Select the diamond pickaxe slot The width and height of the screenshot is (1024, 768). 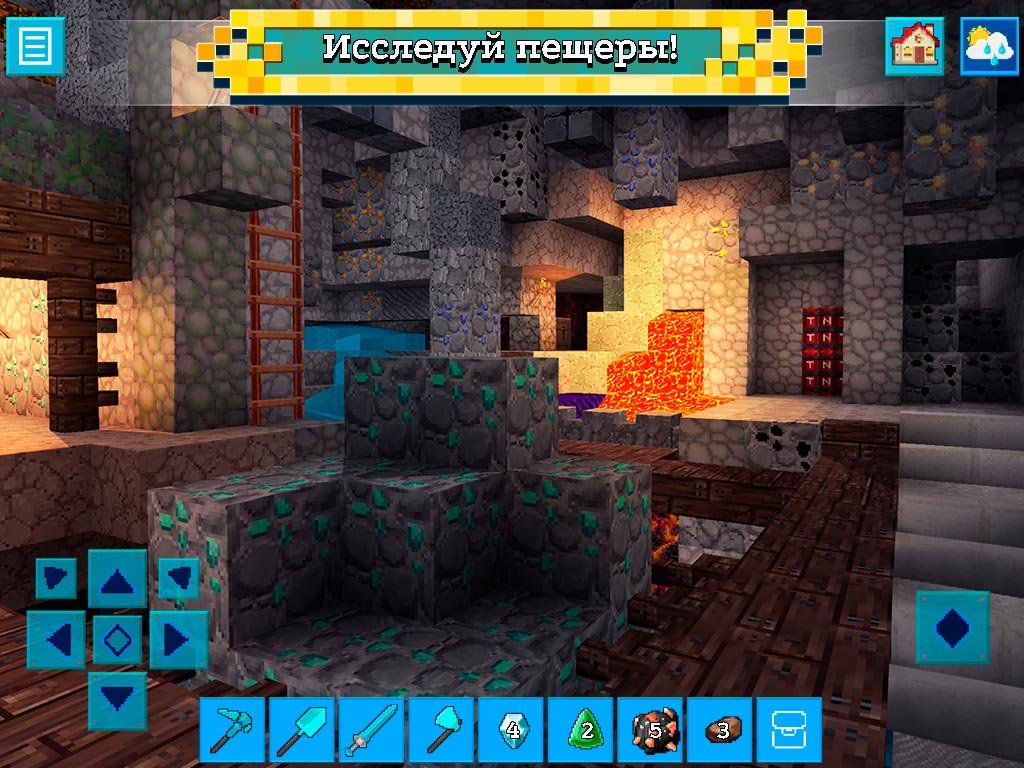[233, 730]
